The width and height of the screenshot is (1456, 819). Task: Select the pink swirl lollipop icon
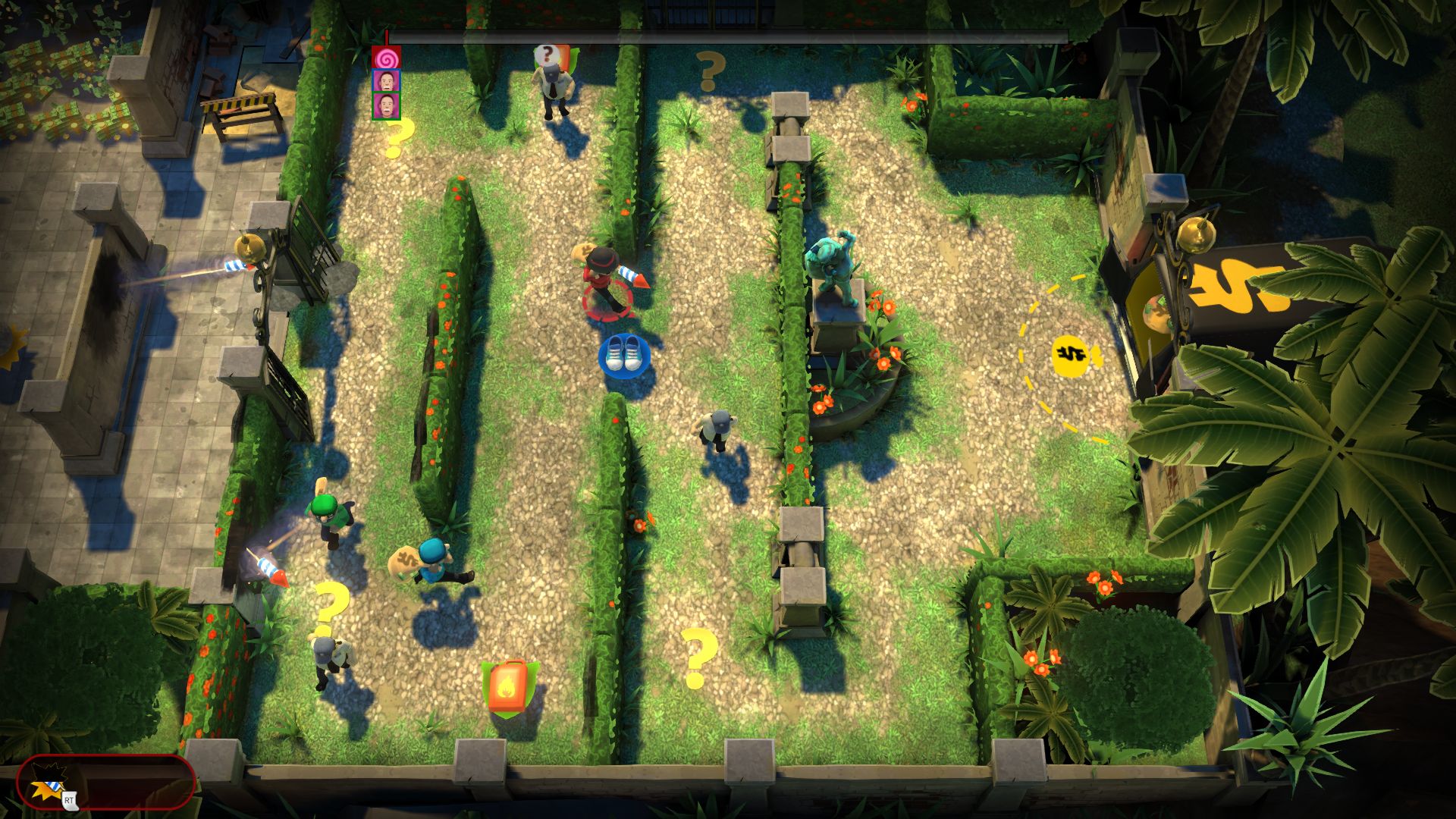(x=386, y=57)
